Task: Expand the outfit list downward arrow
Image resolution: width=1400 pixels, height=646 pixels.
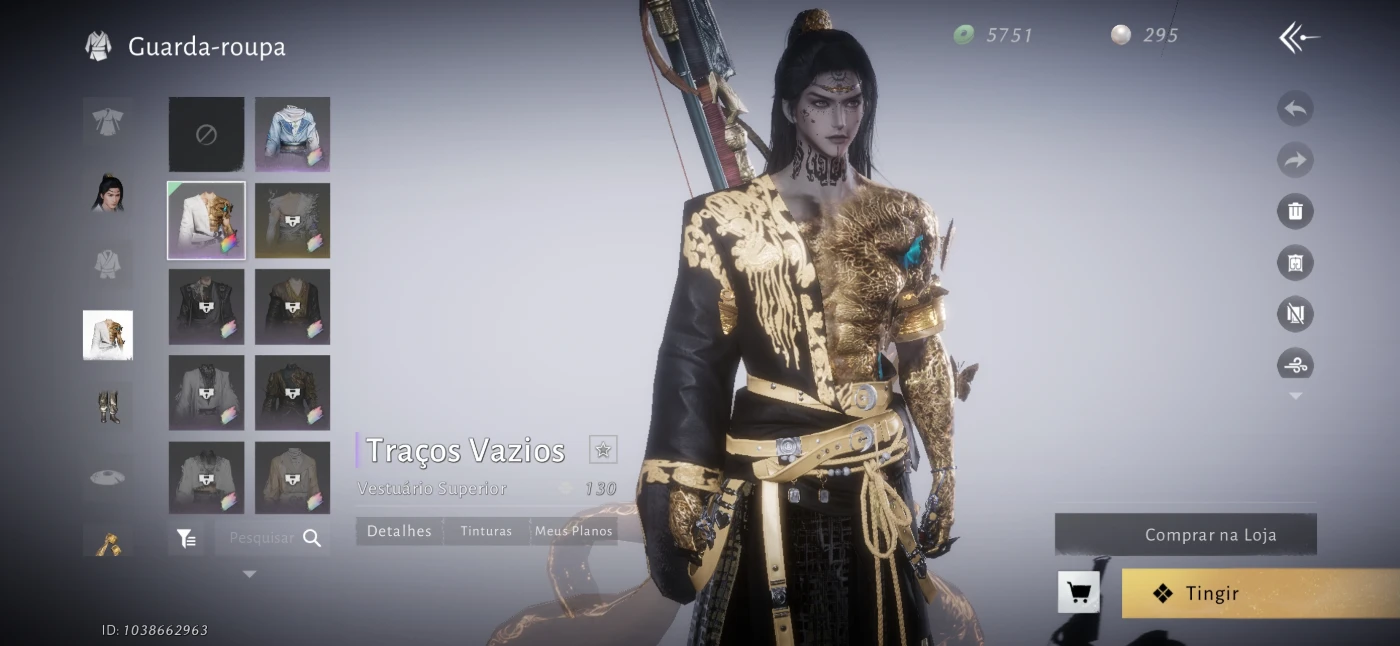Action: pyautogui.click(x=249, y=575)
